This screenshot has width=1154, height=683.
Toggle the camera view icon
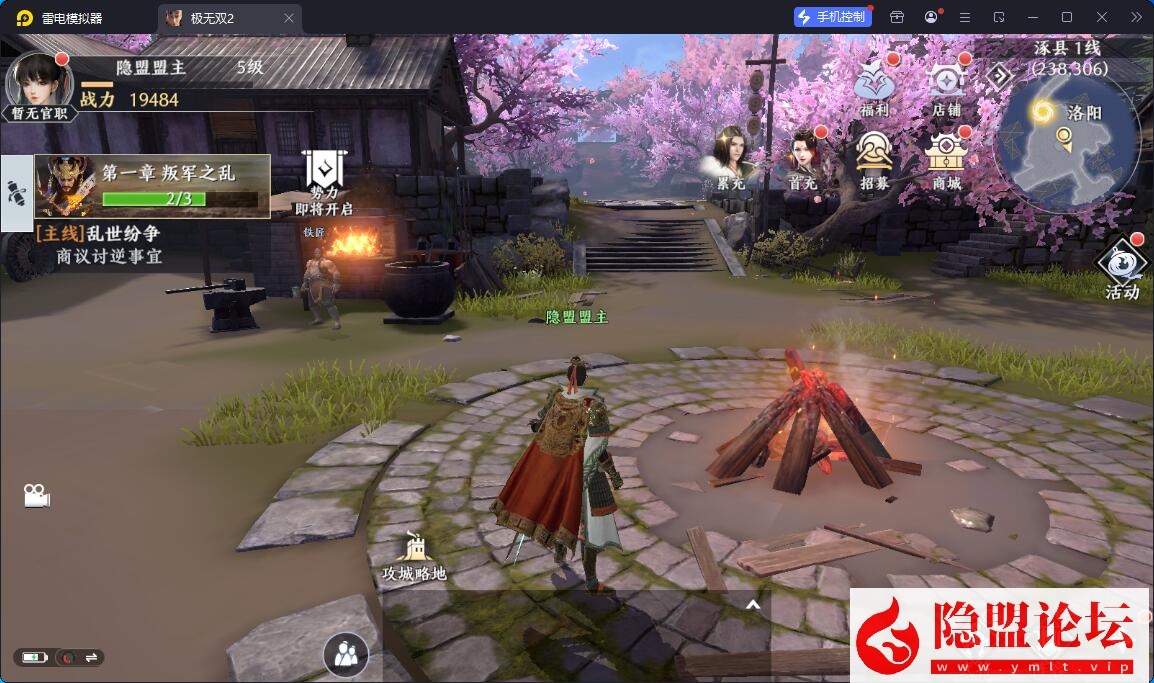pyautogui.click(x=36, y=495)
